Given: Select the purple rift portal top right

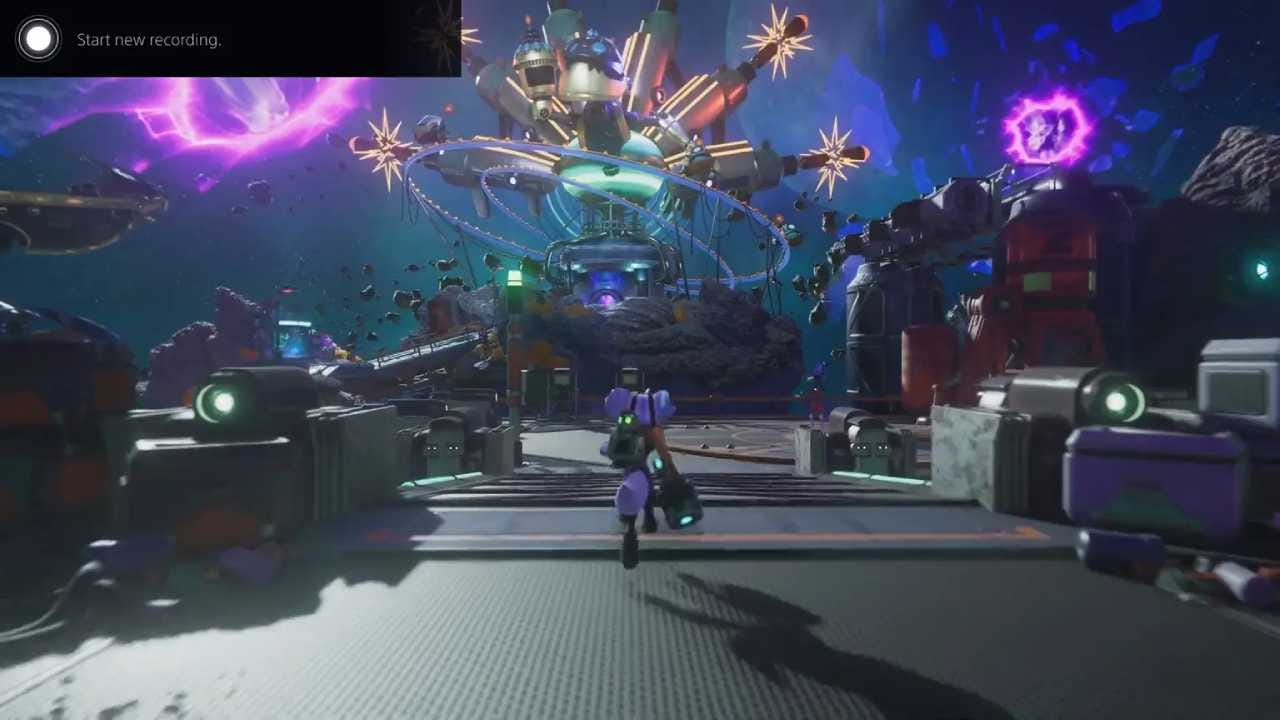Looking at the screenshot, I should (1046, 129).
